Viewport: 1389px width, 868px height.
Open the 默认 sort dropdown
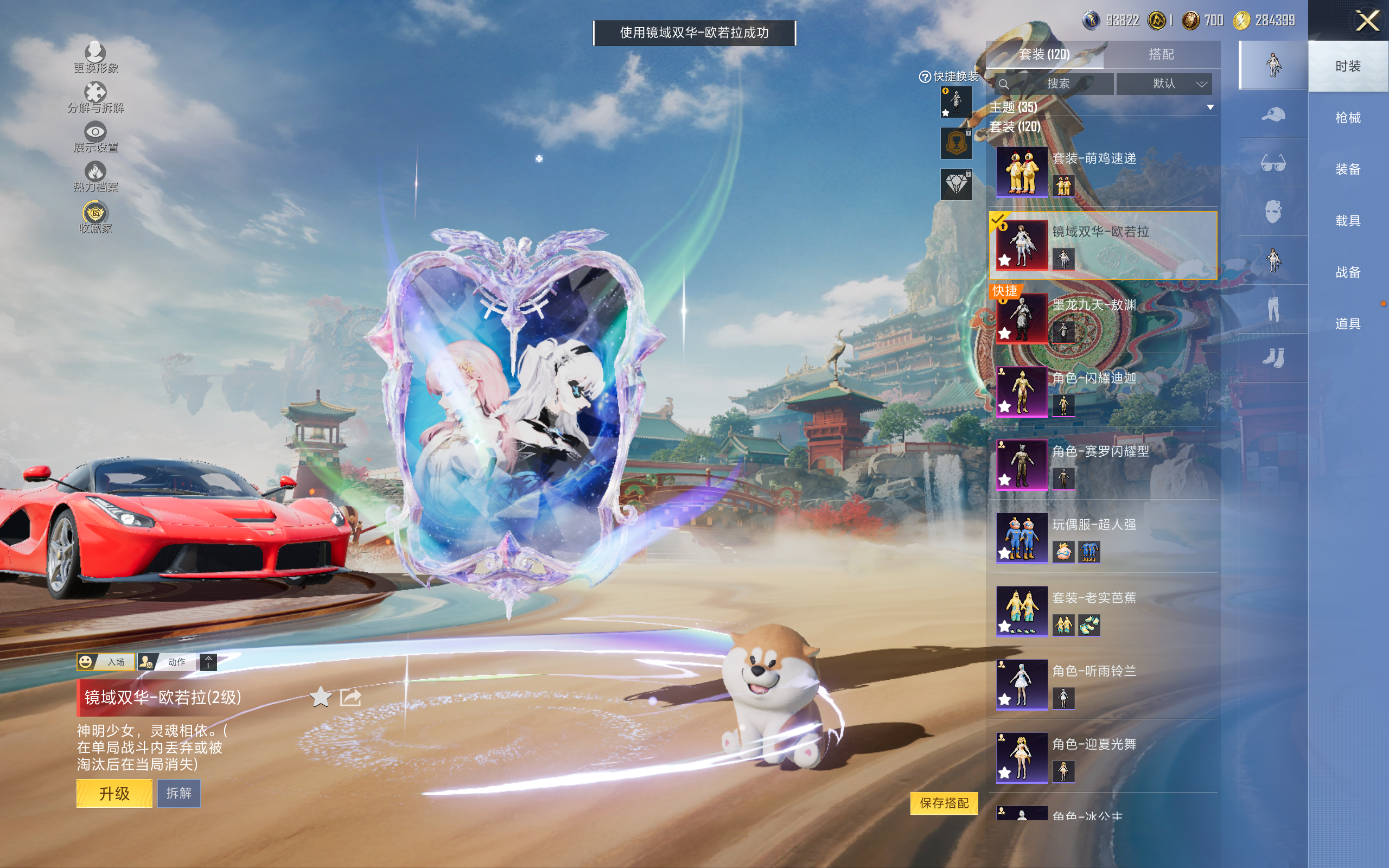1164,84
